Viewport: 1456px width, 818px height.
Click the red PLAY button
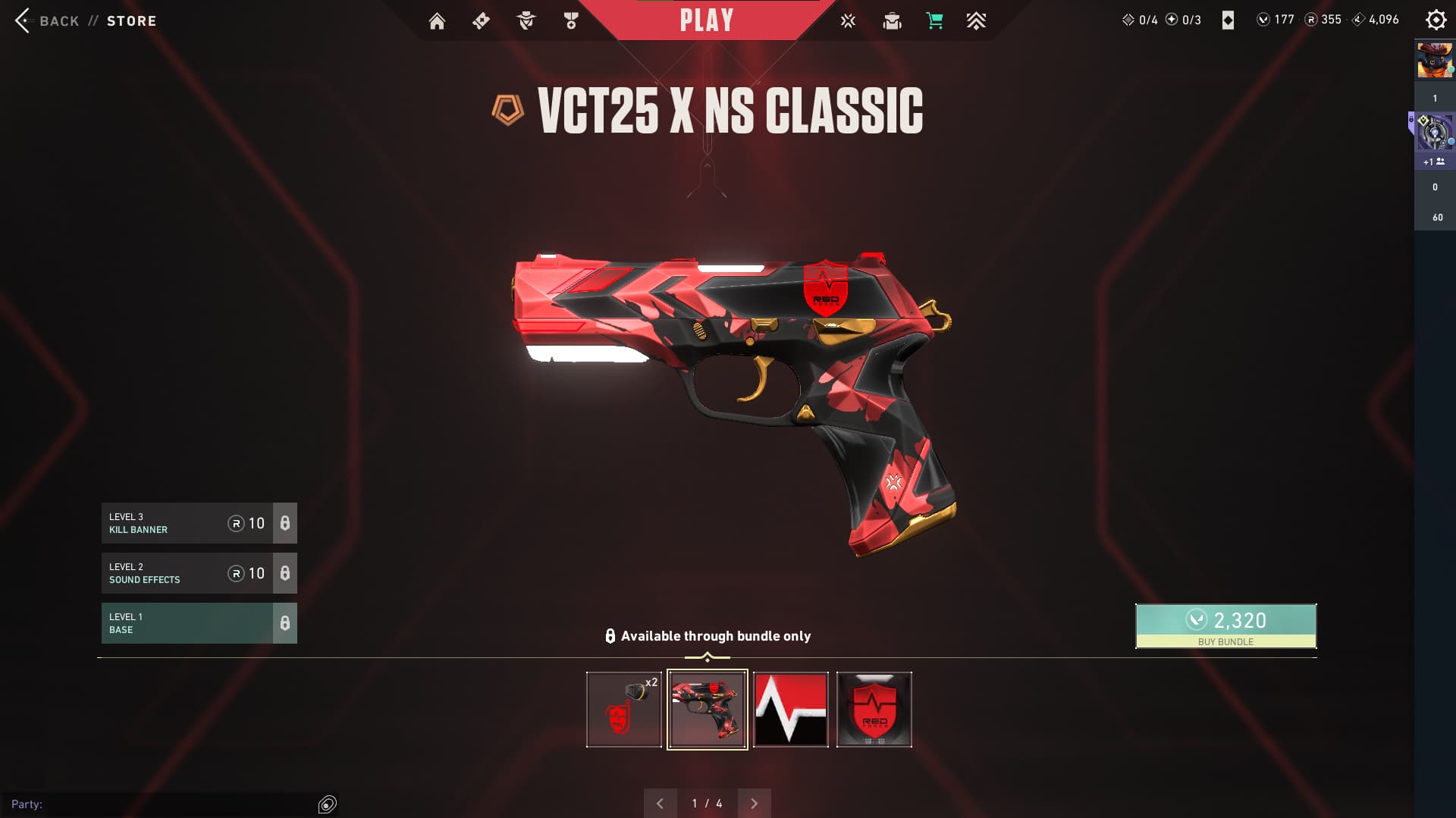pos(706,20)
